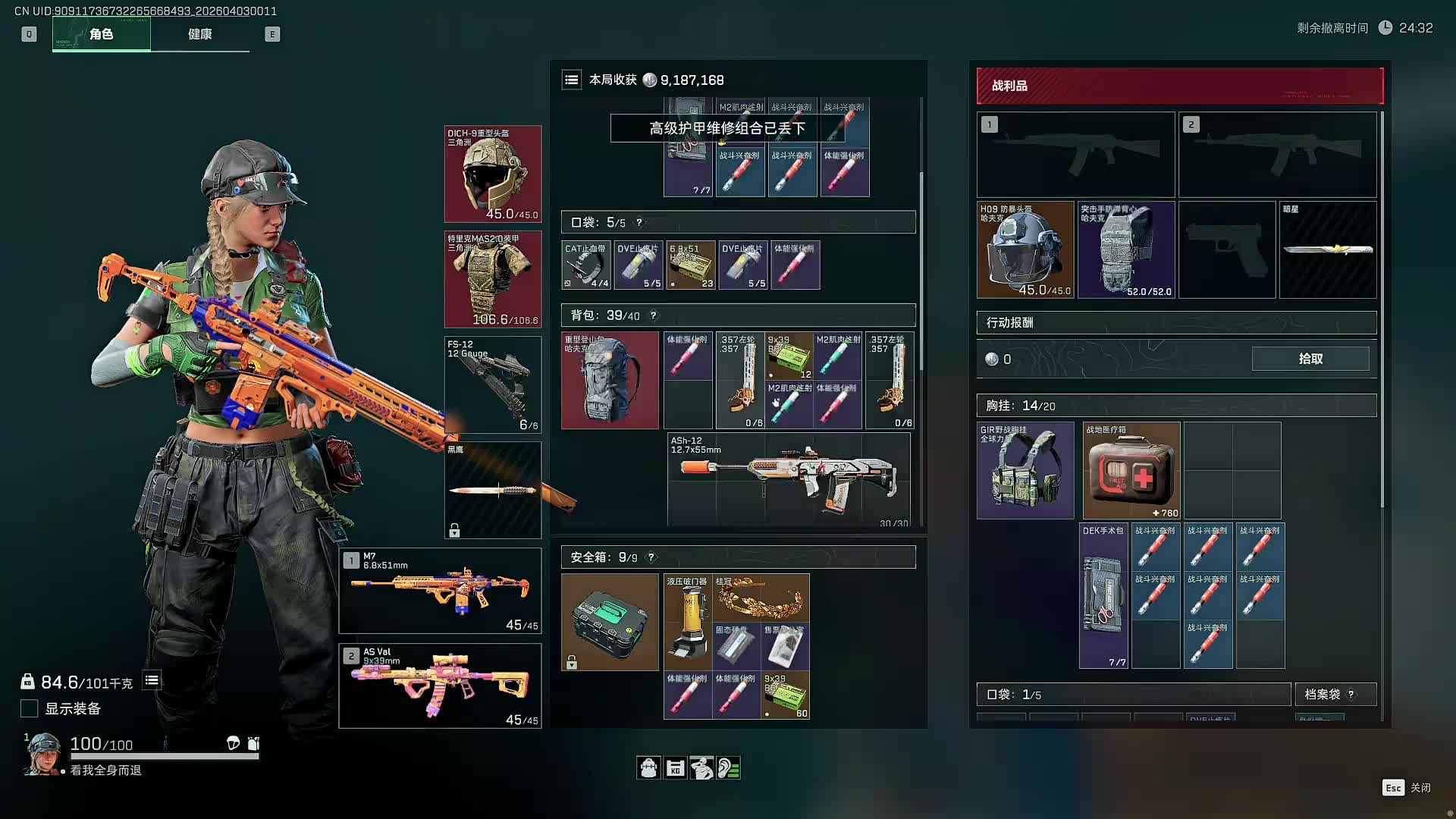The height and width of the screenshot is (819, 1456).
Task: Choose the CAT止血带 pocket item
Action: (586, 265)
